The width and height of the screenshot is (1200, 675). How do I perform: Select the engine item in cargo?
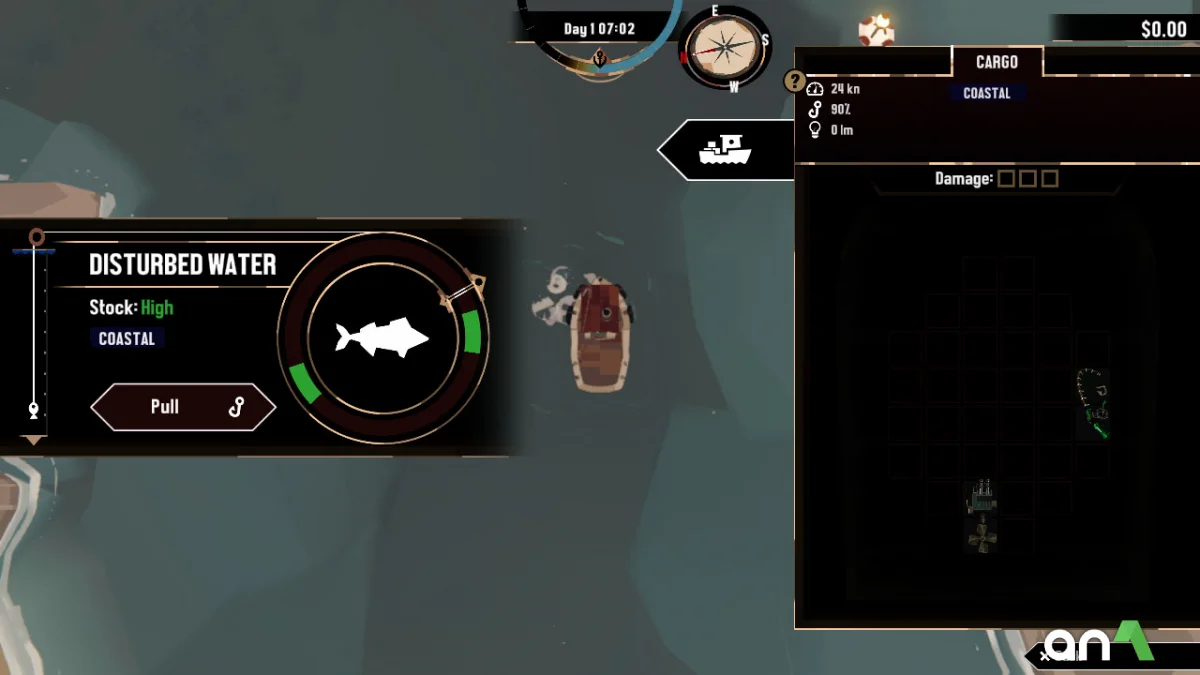(982, 496)
